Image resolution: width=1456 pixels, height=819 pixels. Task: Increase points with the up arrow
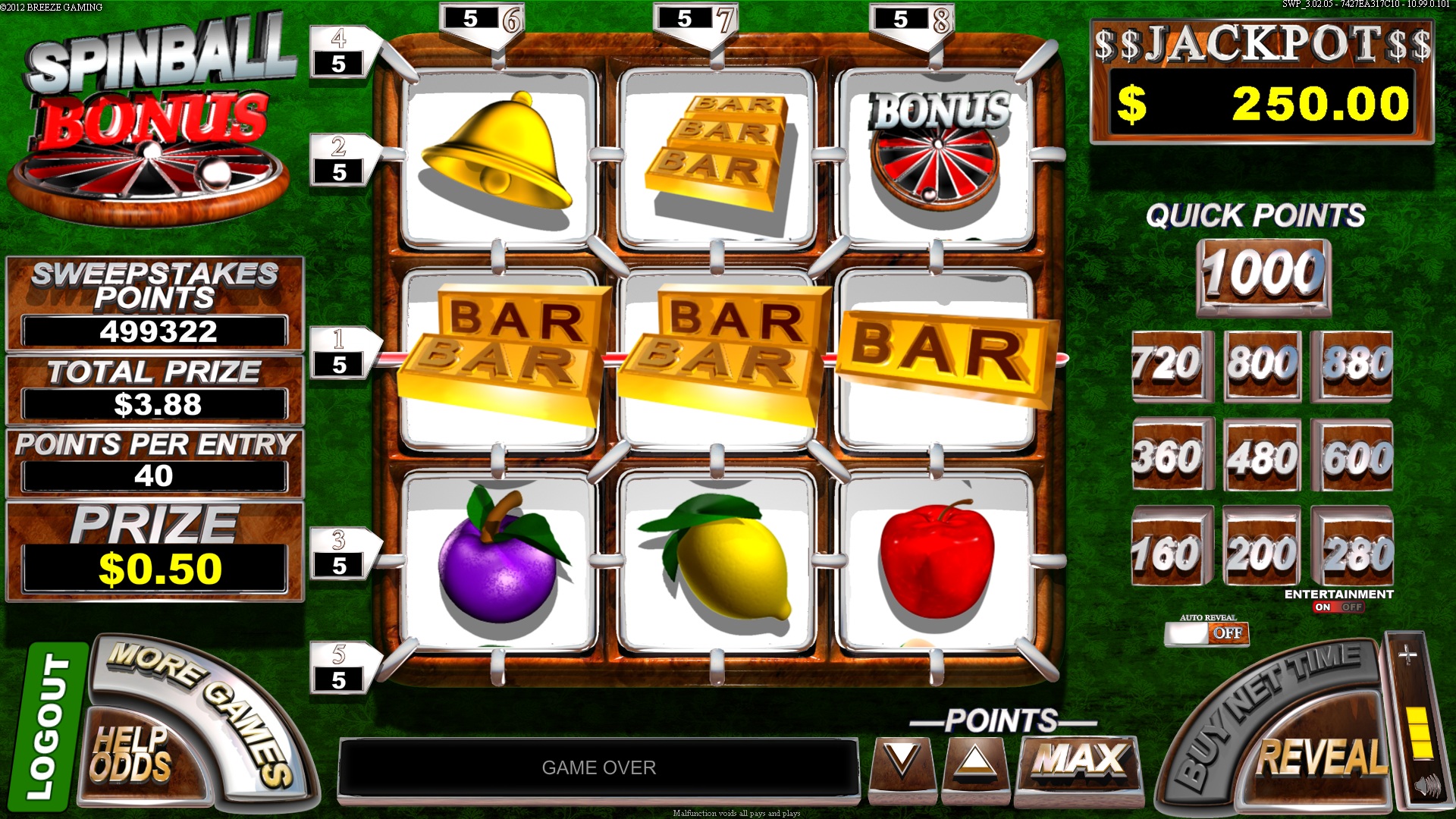point(975,760)
